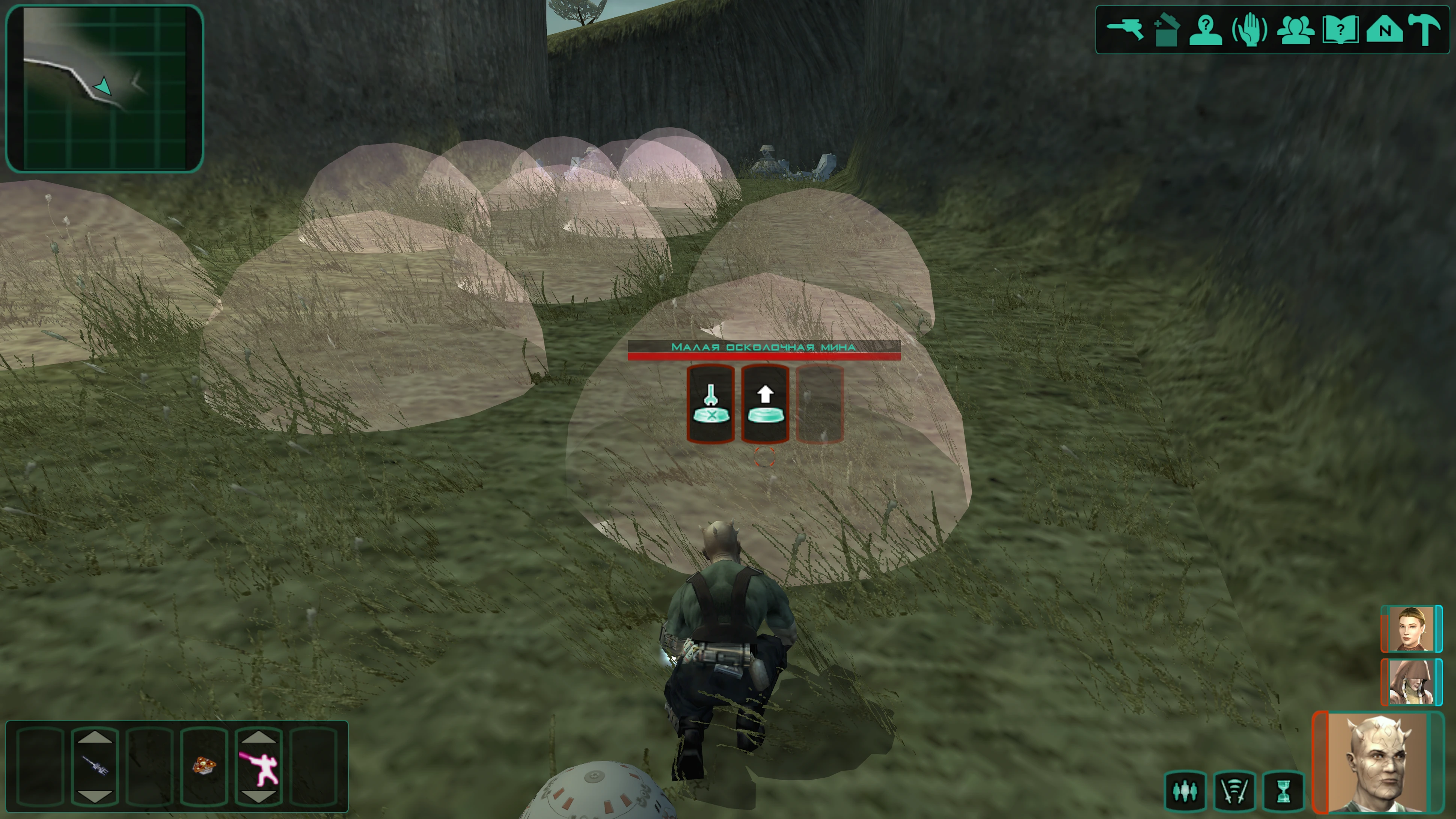The image size is (1456, 819).
Task: Toggle solo mode three-figures button
Action: [1185, 791]
